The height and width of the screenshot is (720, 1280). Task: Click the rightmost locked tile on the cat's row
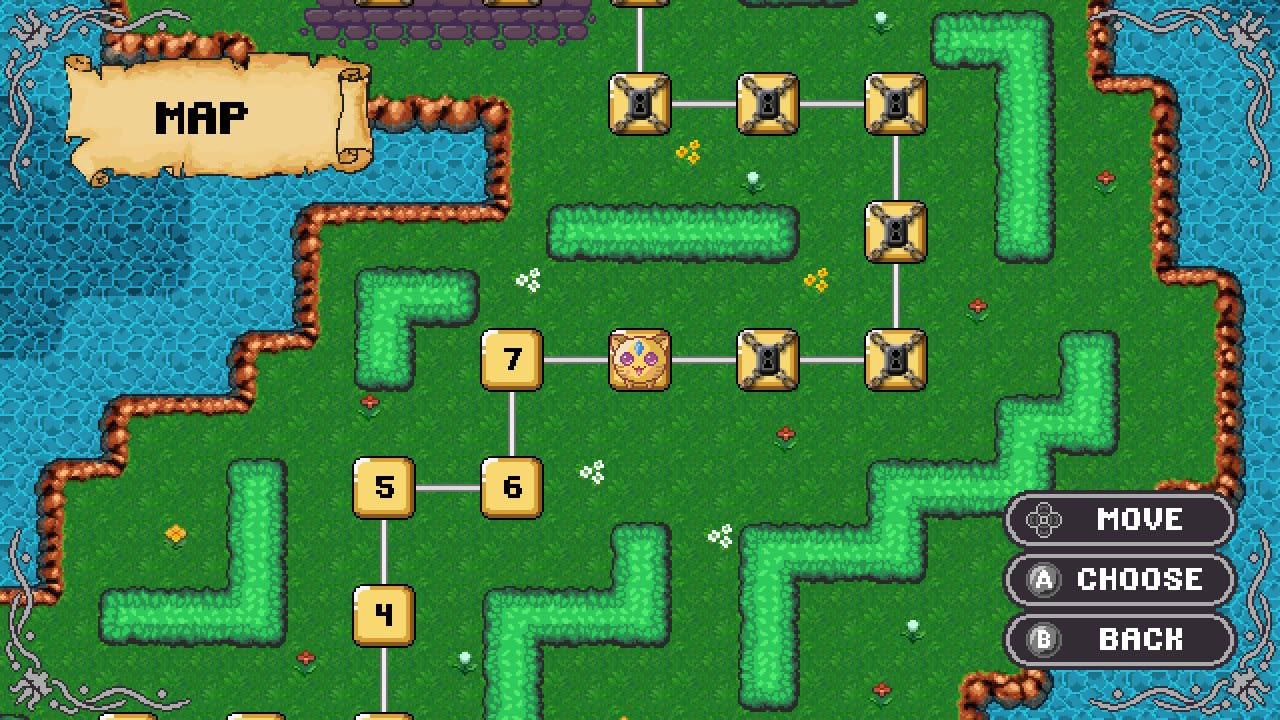[x=897, y=361]
